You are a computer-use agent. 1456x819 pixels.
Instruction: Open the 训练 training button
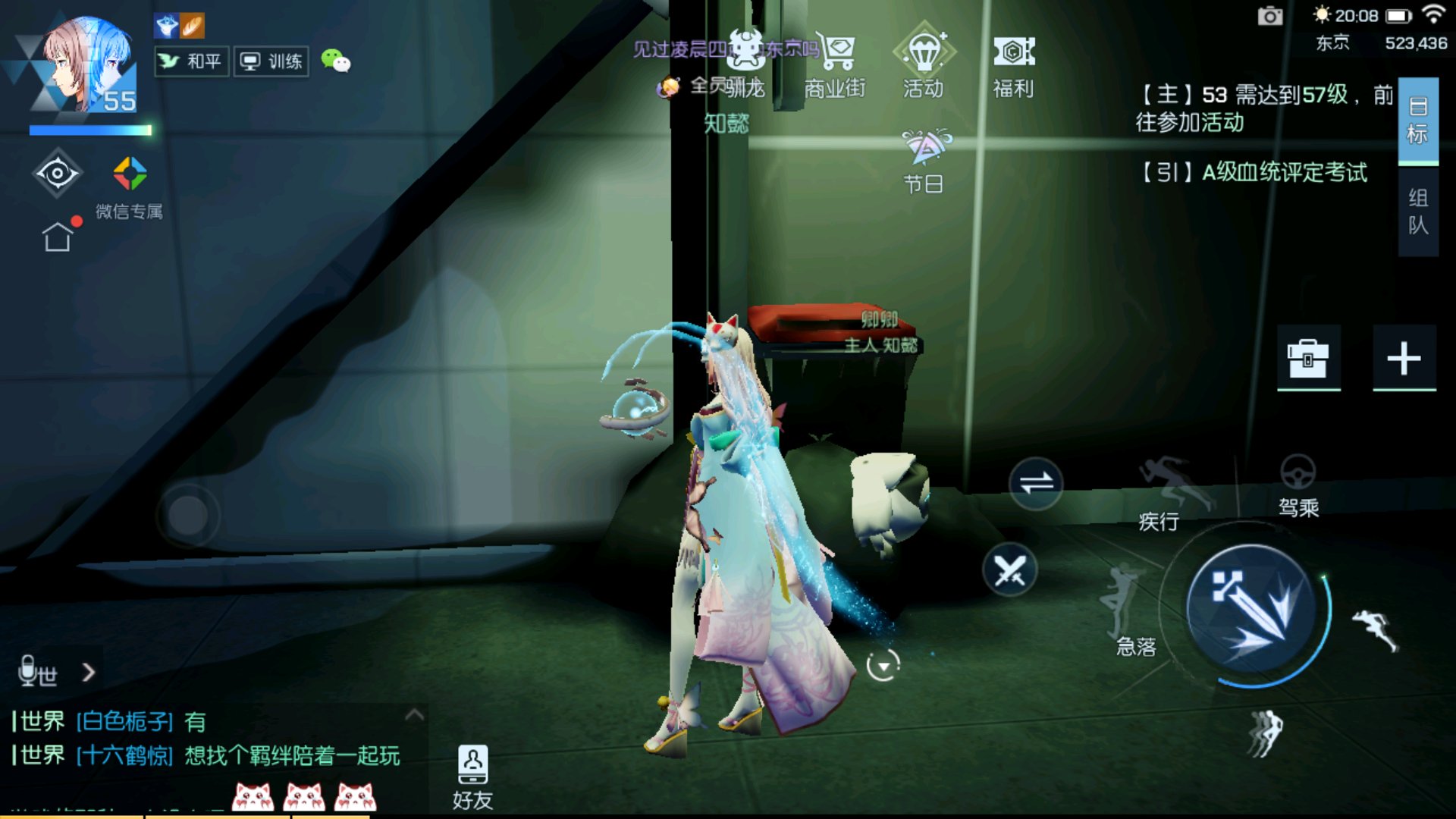tap(271, 61)
